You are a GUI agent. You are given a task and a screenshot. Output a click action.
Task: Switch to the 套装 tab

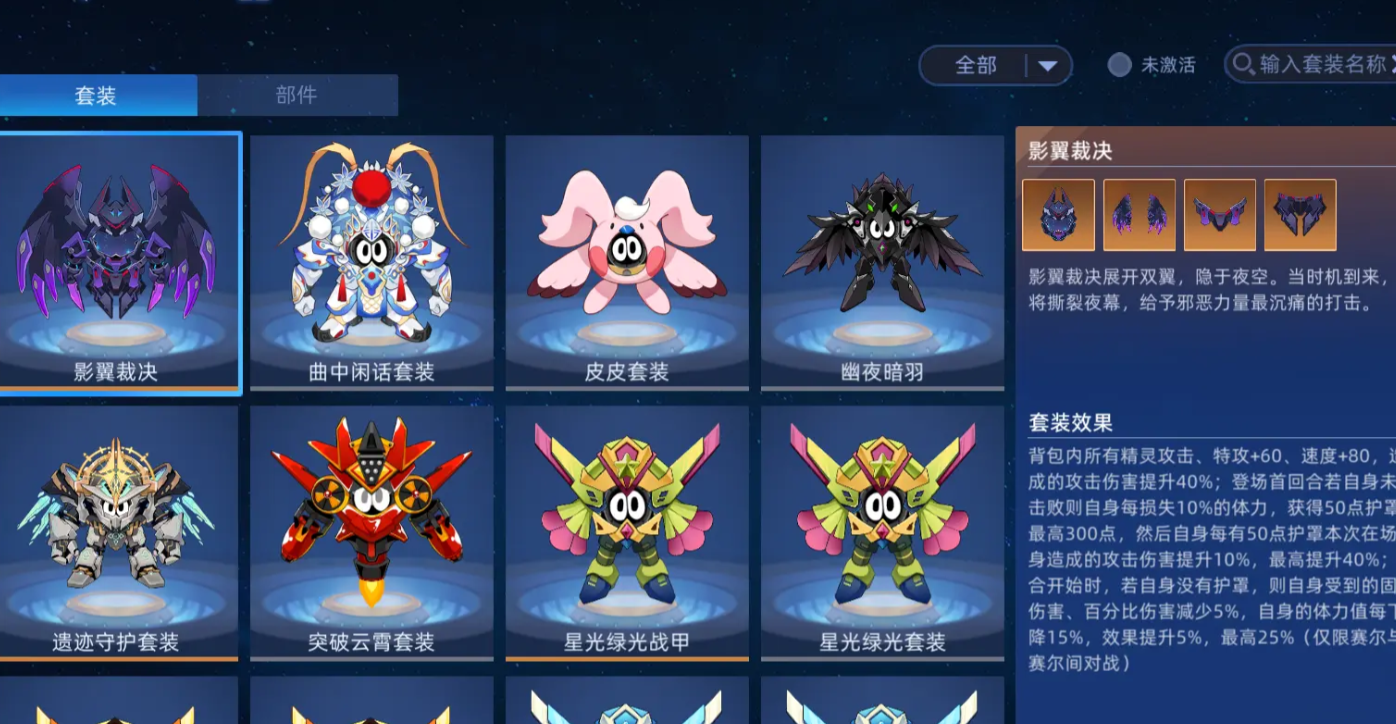click(x=97, y=96)
